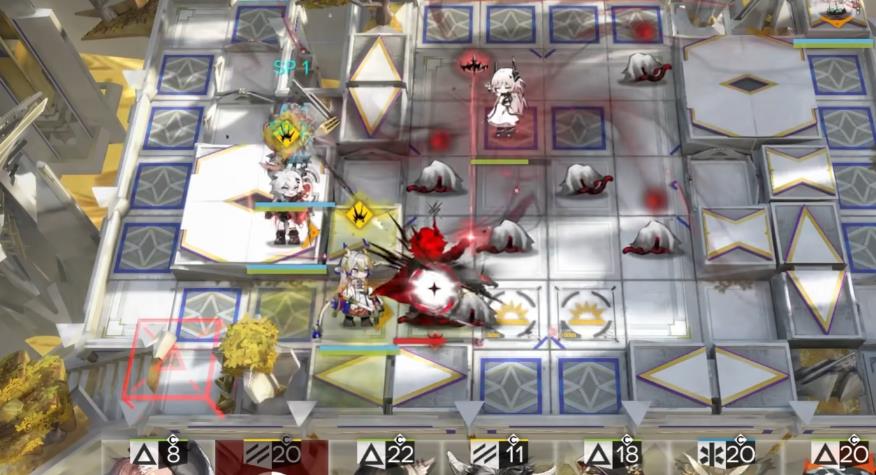Select the cost 18 operator card

pos(612,457)
